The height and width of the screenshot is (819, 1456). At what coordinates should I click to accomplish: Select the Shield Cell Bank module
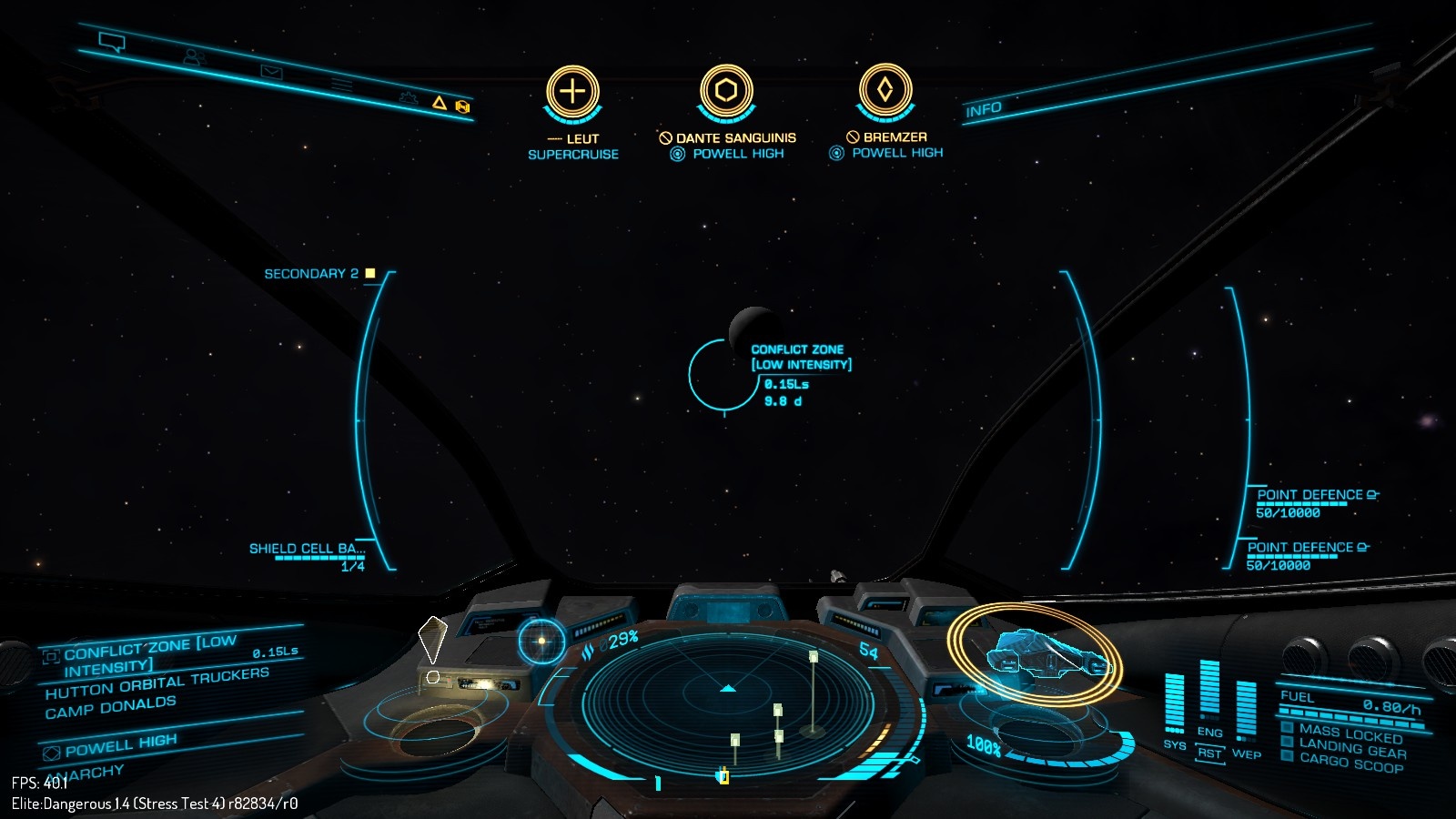[307, 549]
